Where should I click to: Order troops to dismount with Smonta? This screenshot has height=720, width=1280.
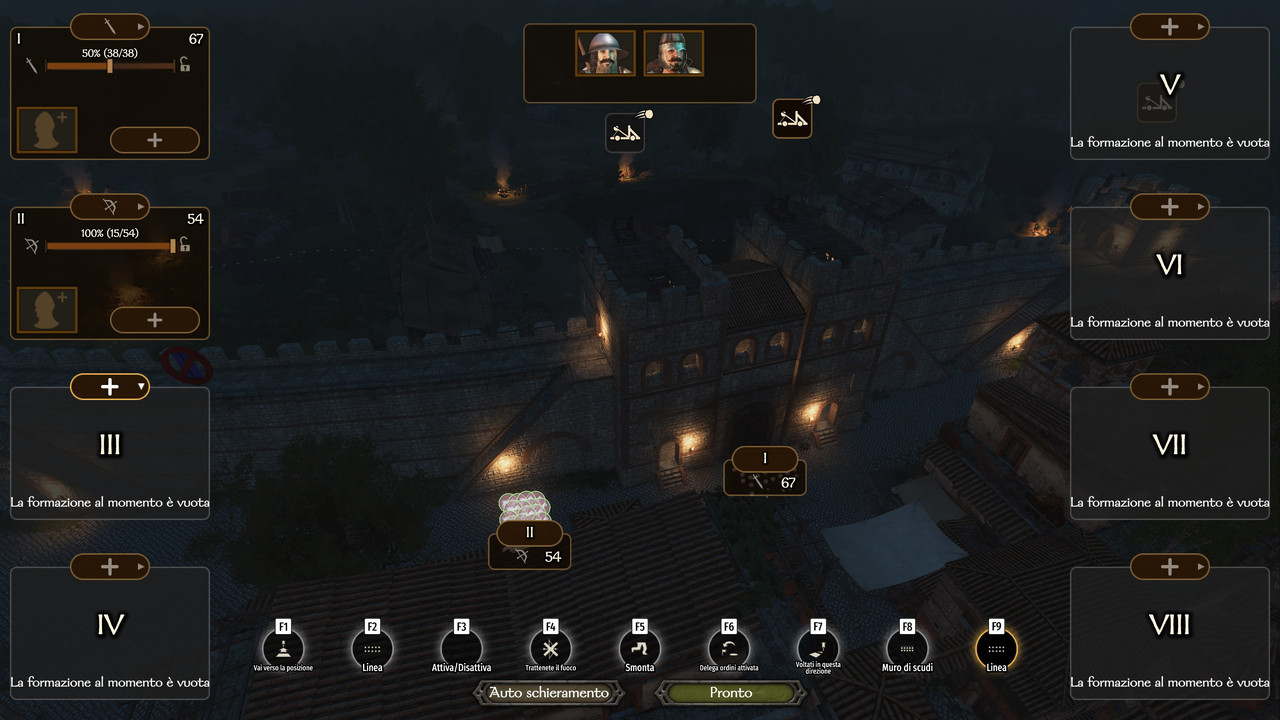(x=639, y=648)
